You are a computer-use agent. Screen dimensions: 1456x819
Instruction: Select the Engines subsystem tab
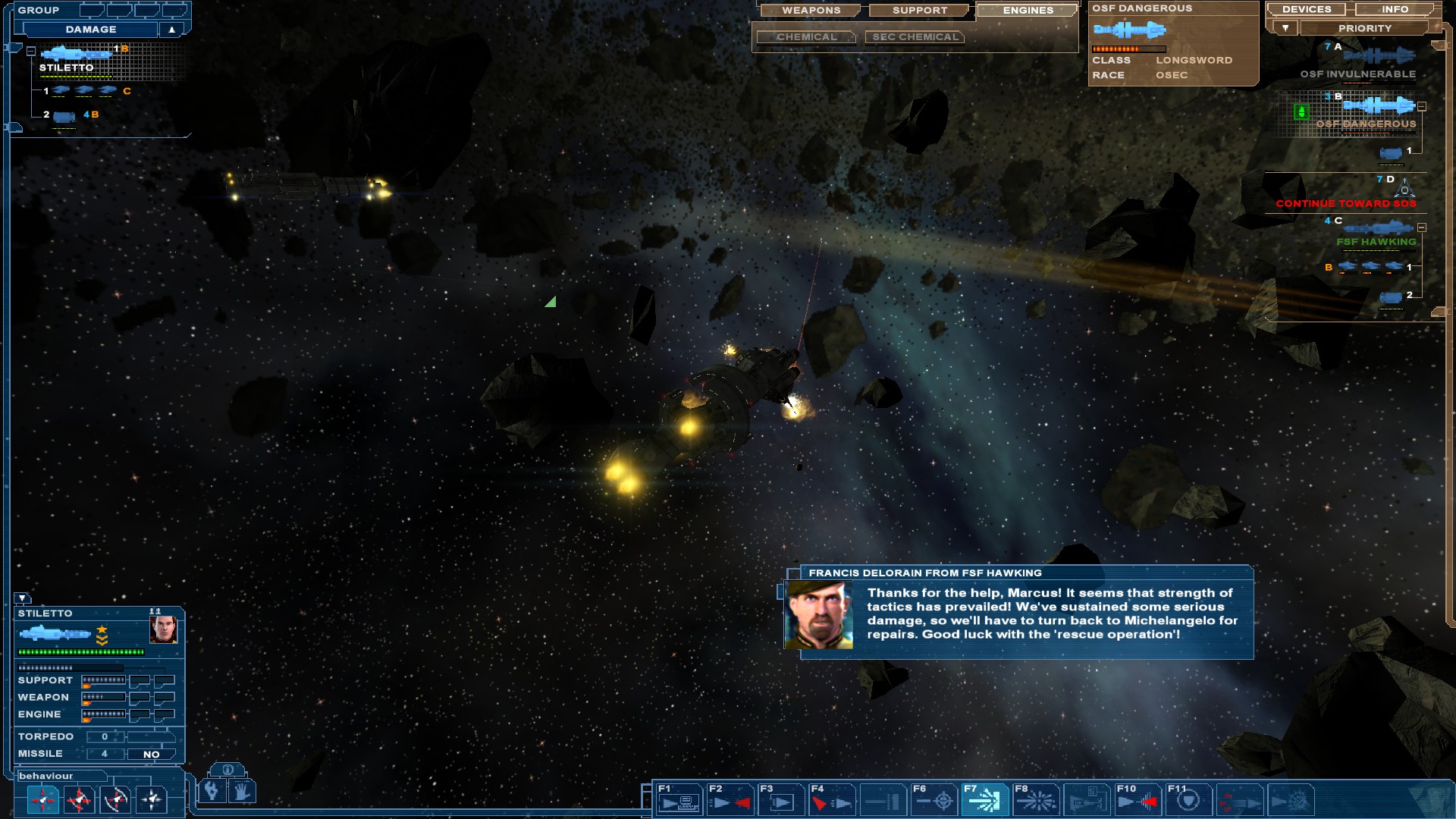point(1028,11)
